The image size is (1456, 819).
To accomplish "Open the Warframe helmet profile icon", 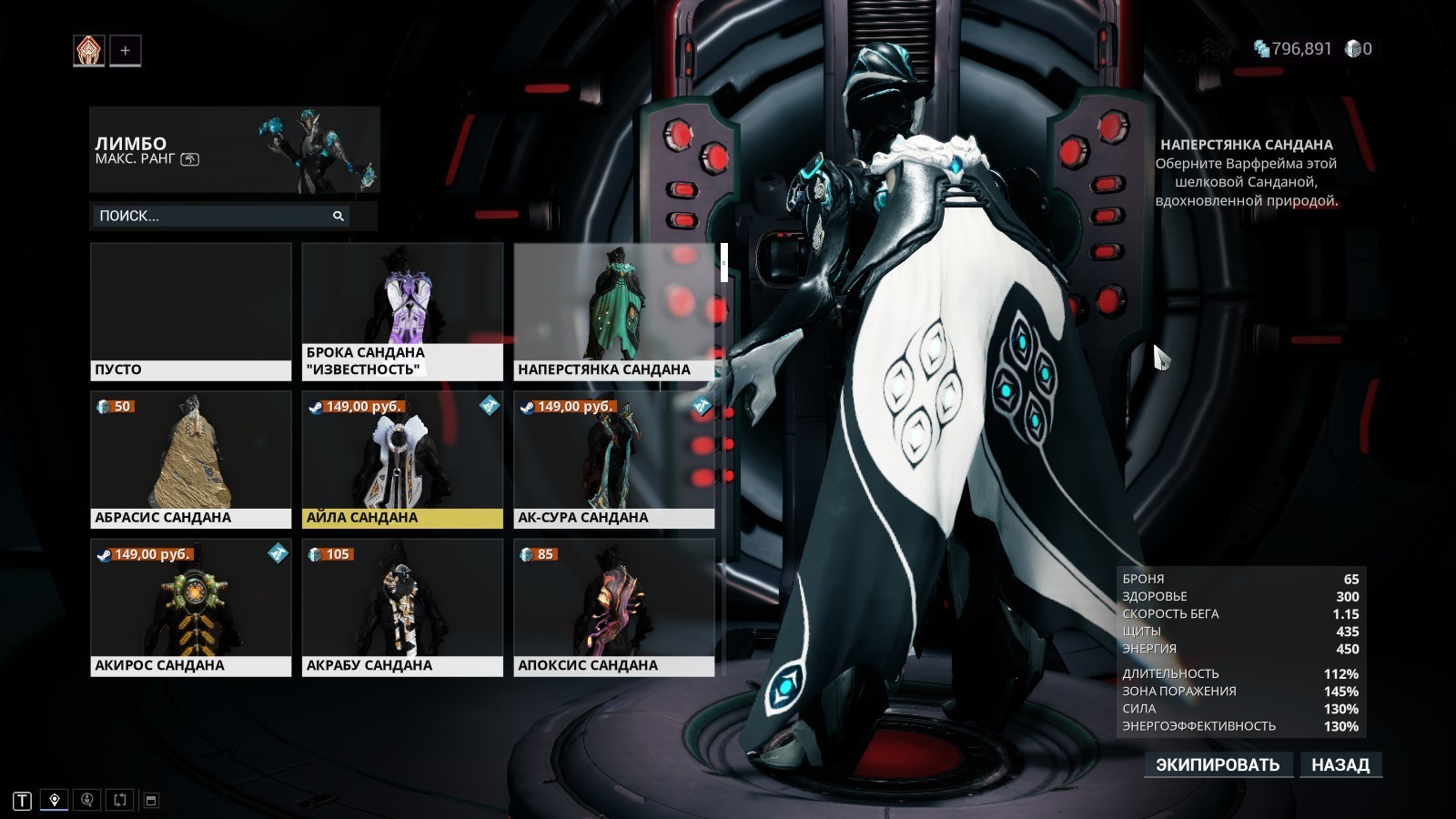I will (89, 51).
